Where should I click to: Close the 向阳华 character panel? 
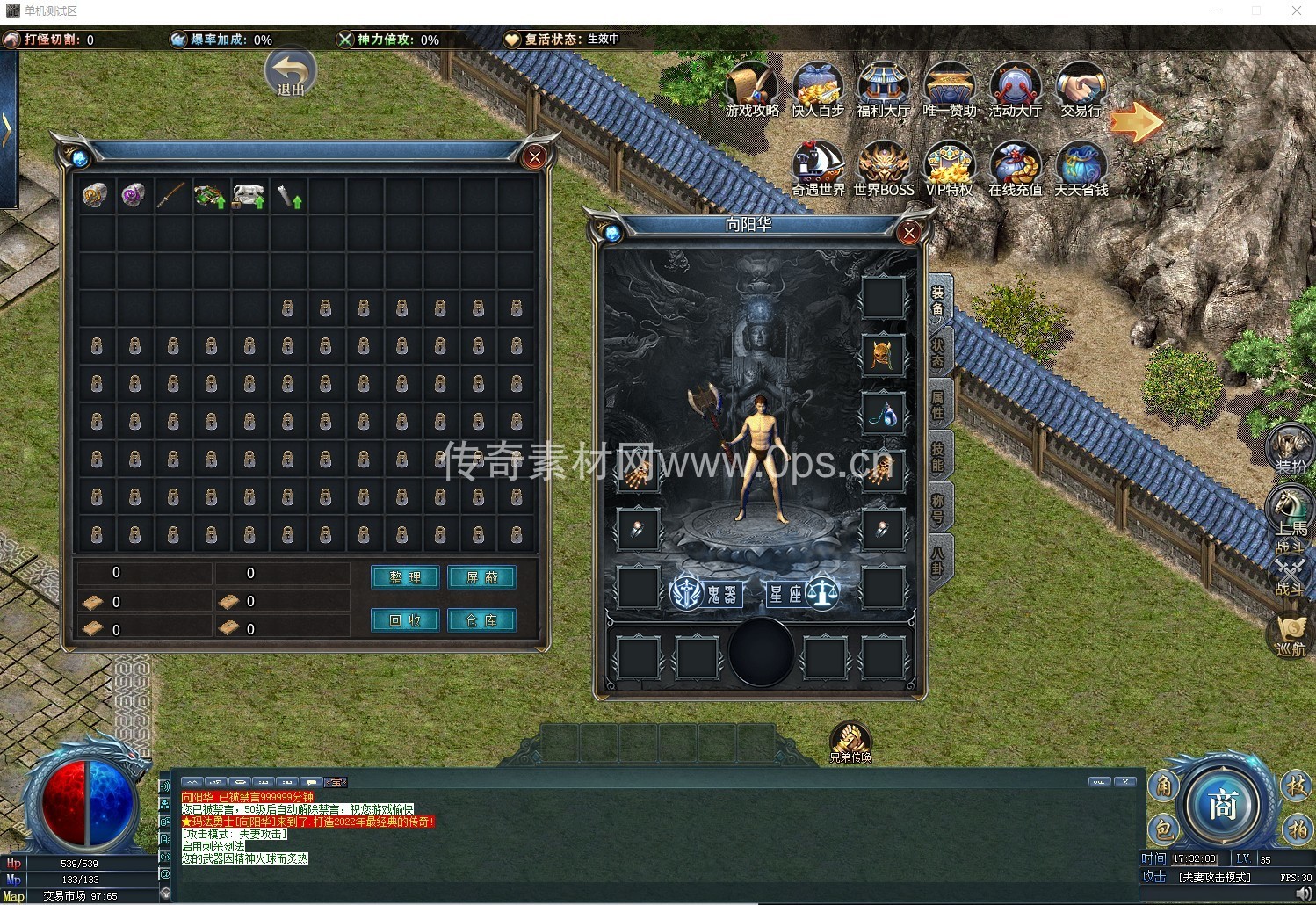pyautogui.click(x=909, y=232)
